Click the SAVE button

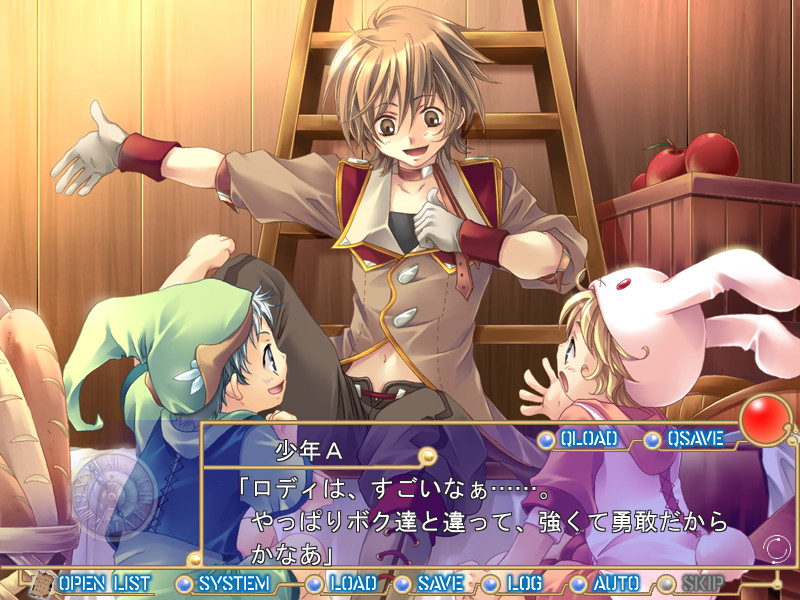[x=440, y=583]
